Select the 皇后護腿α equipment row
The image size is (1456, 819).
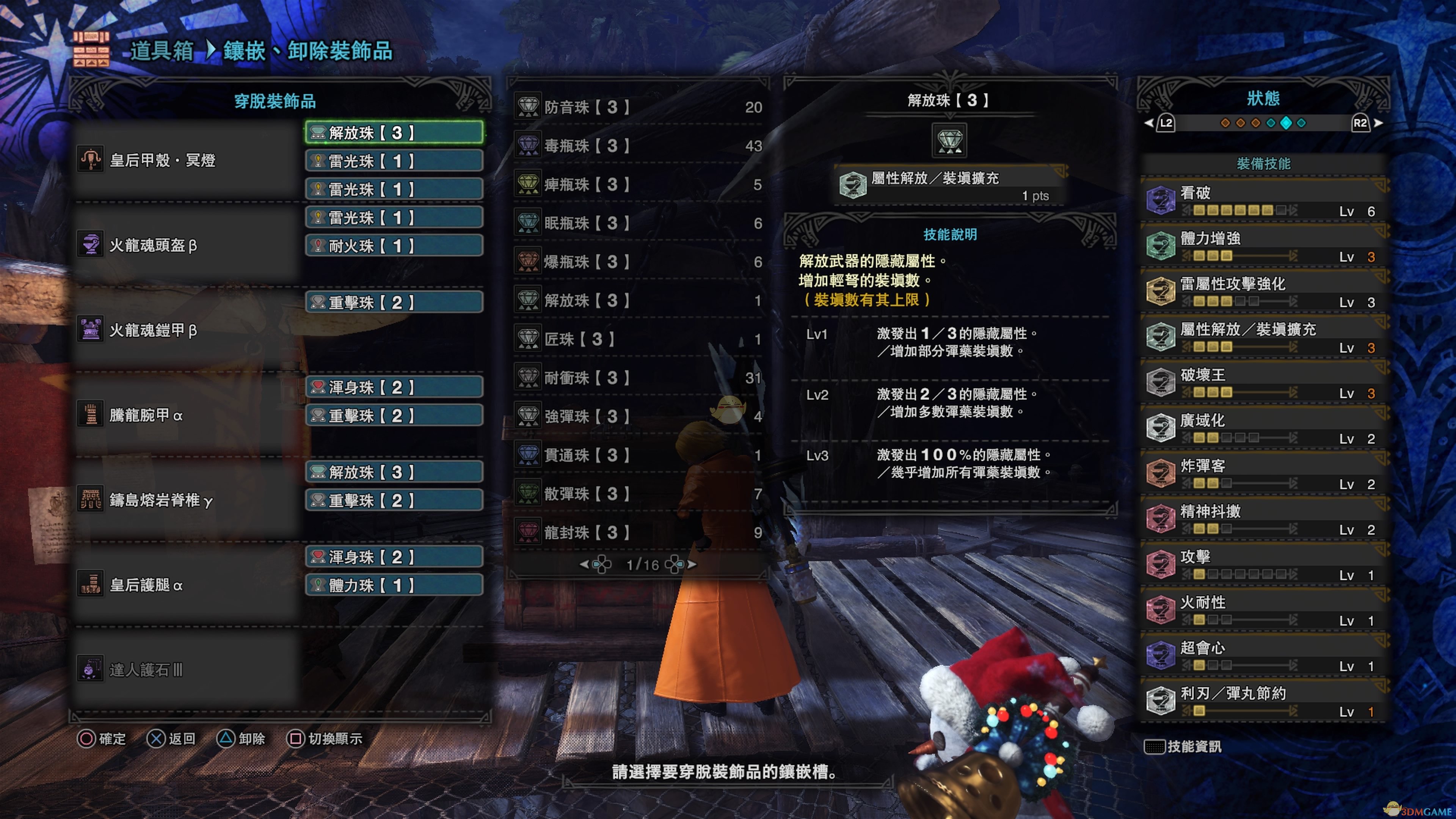pyautogui.click(x=187, y=585)
